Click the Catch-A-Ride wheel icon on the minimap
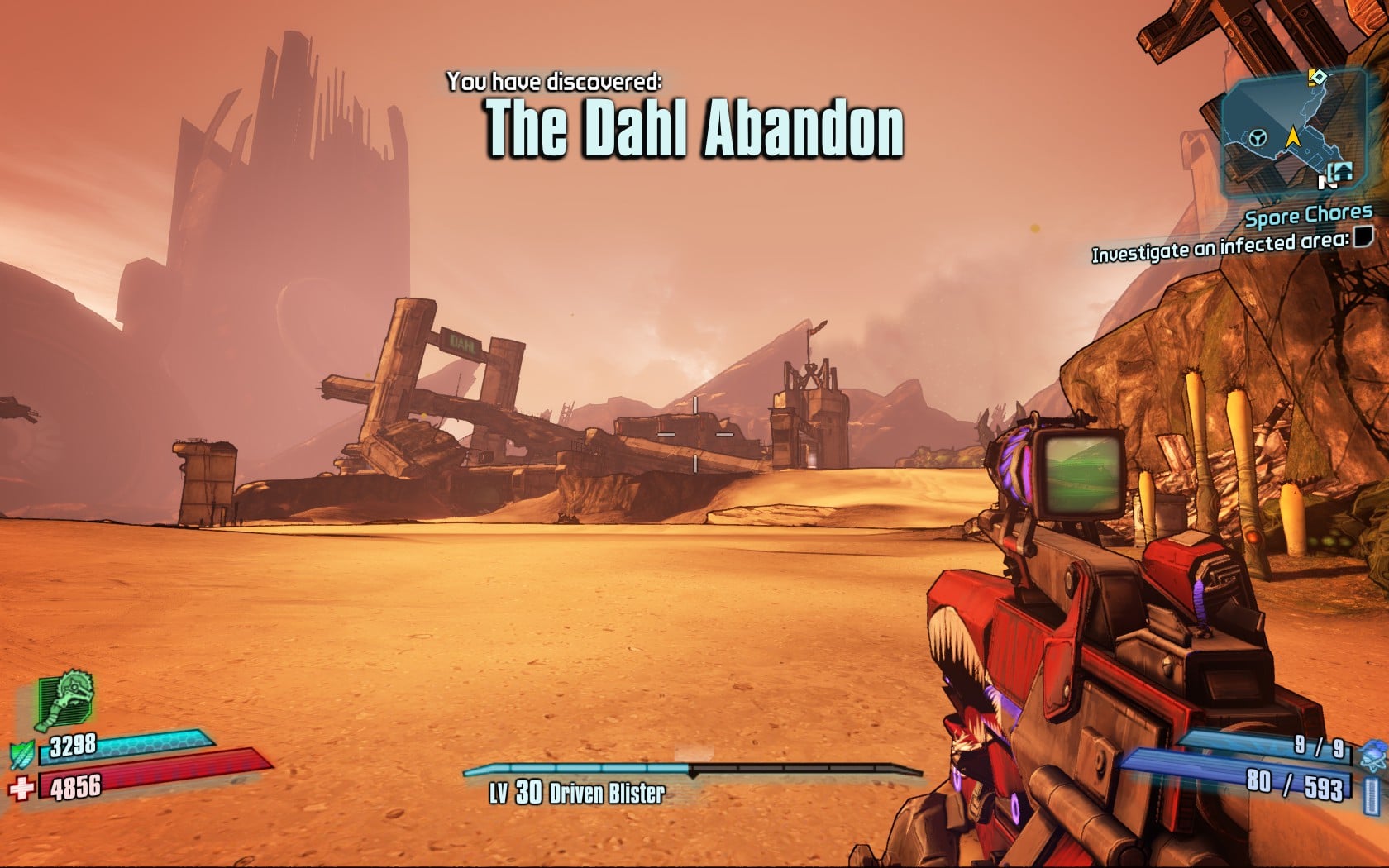This screenshot has height=868, width=1389. point(1258,138)
